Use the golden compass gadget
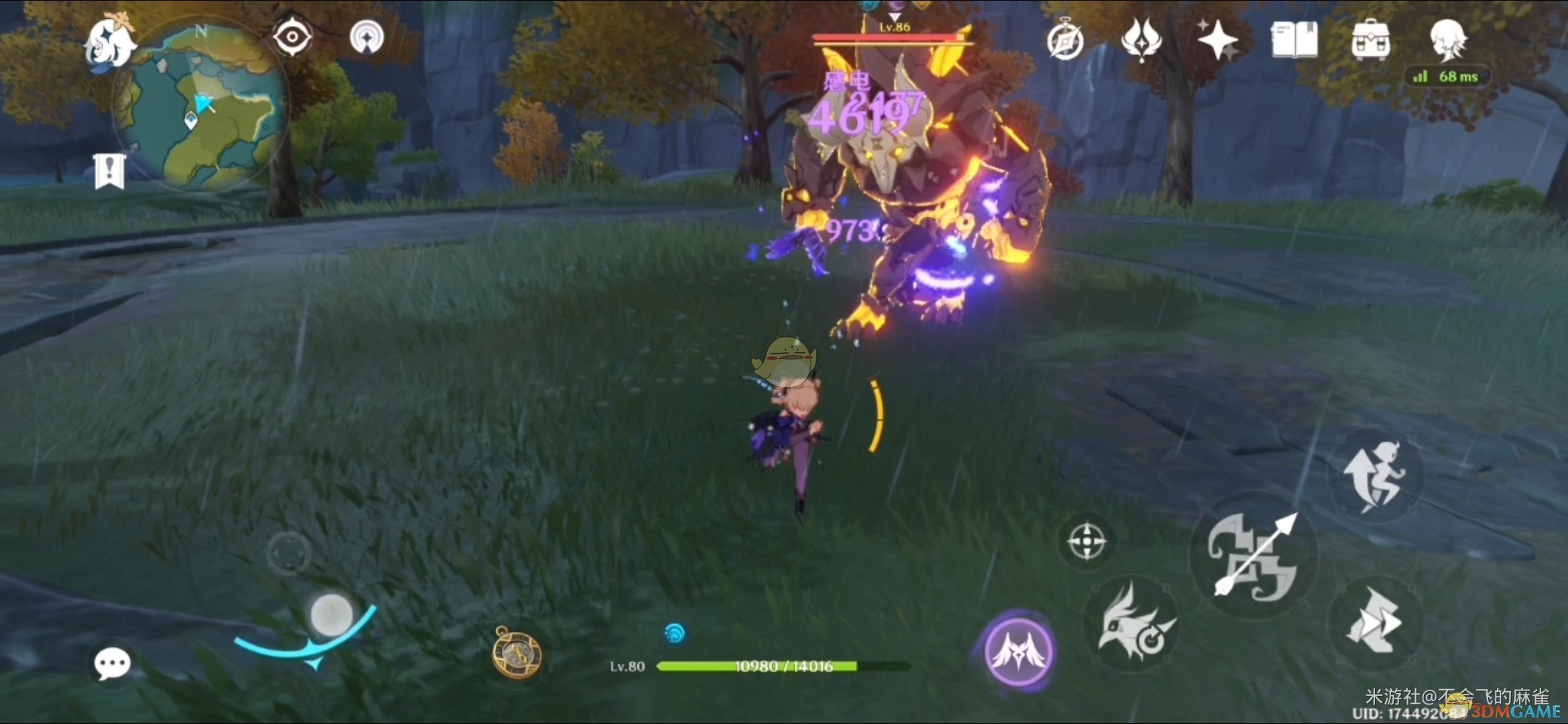The image size is (1568, 724). pyautogui.click(x=517, y=652)
